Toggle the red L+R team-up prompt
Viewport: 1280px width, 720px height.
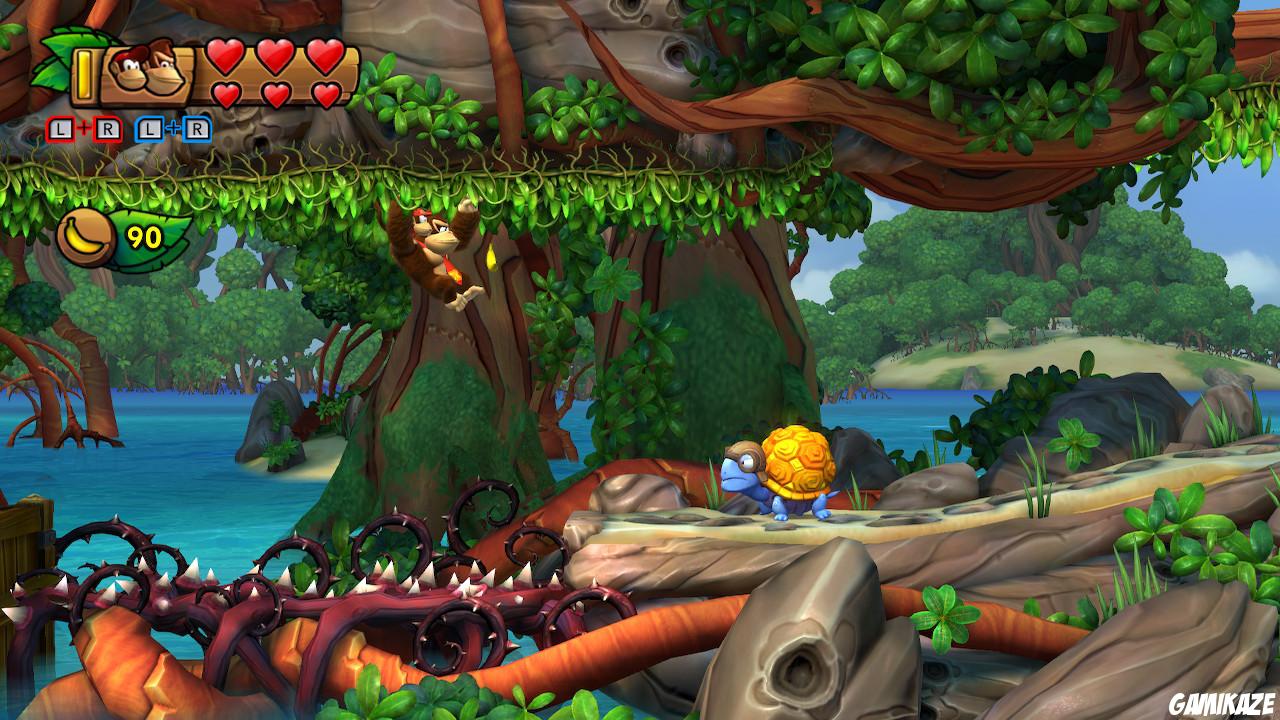click(x=84, y=129)
